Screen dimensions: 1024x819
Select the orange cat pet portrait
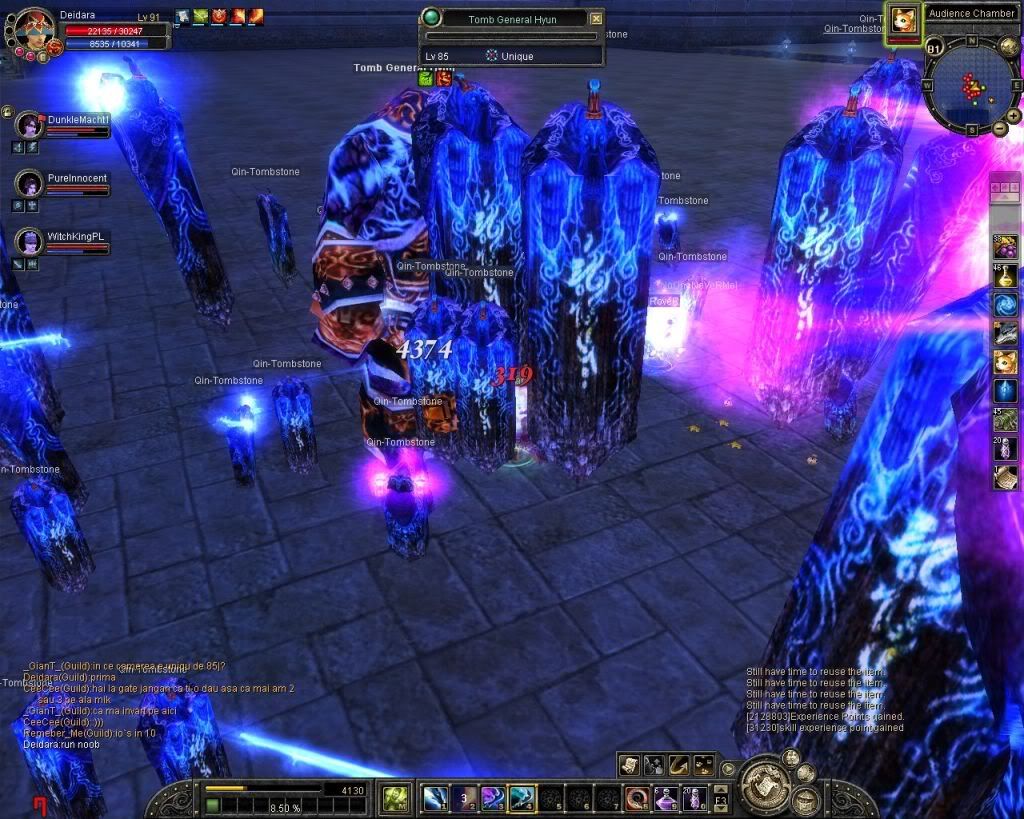click(904, 19)
